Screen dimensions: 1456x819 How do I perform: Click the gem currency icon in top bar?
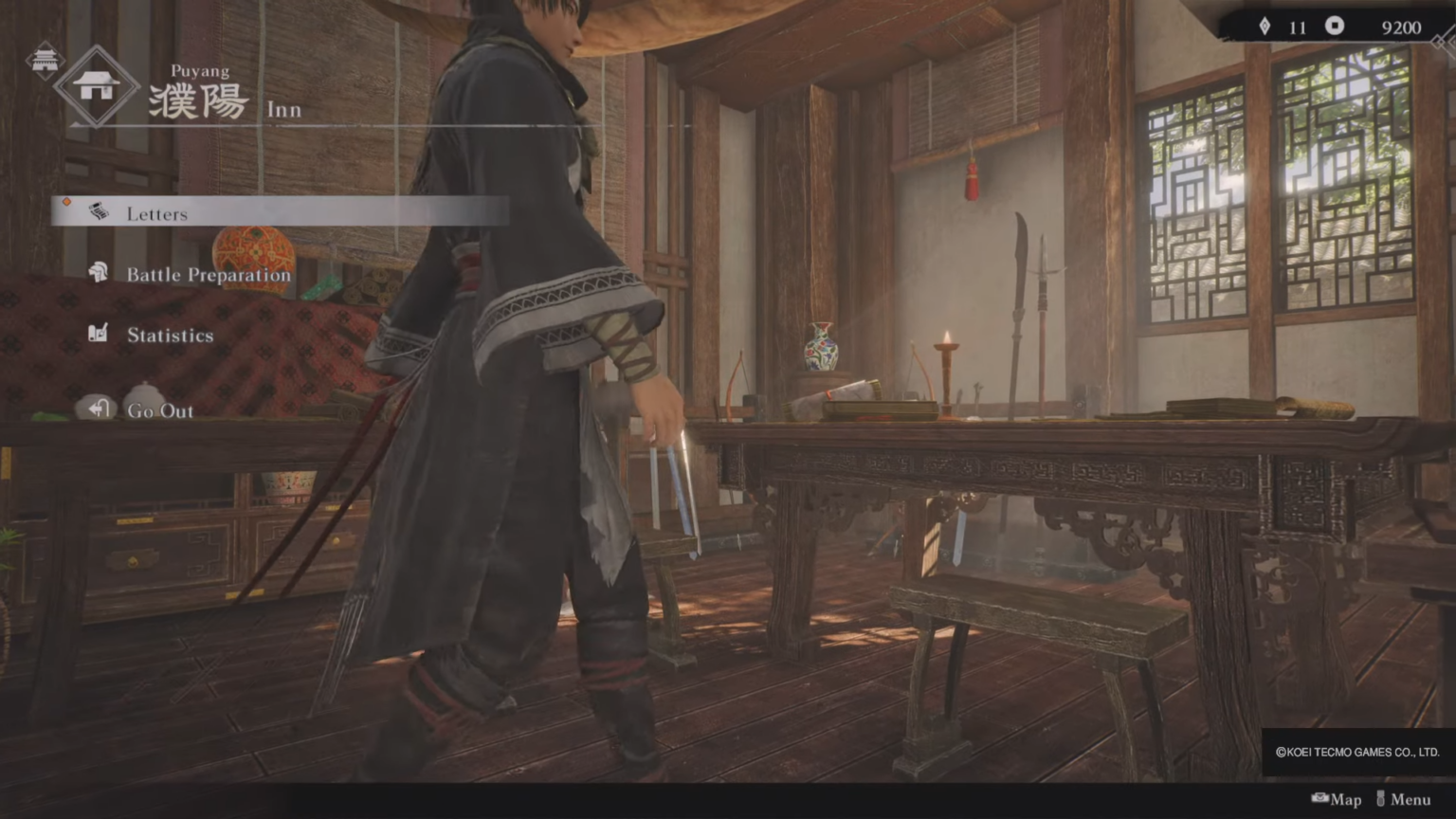[1266, 27]
